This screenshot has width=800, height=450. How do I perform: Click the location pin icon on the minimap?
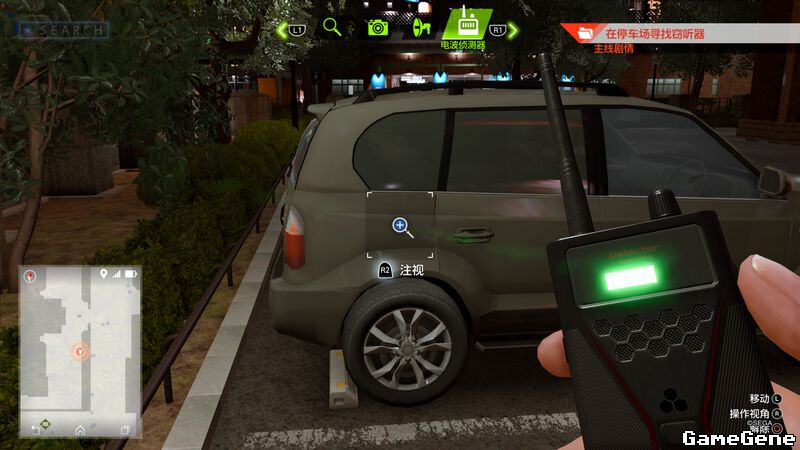[x=103, y=273]
